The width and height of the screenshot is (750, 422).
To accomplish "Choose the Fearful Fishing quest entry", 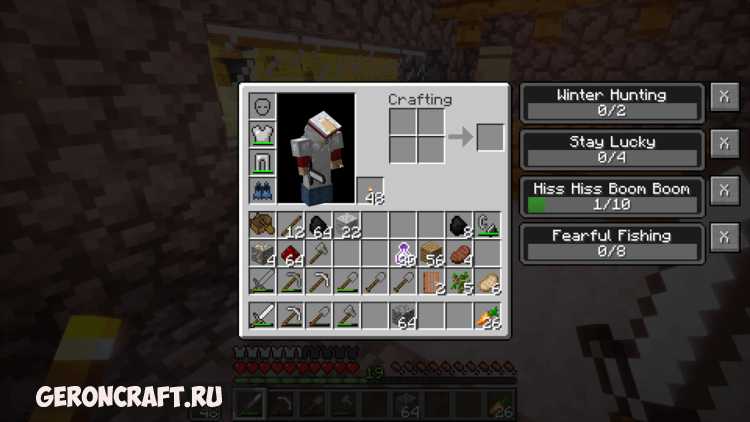I will (x=612, y=244).
